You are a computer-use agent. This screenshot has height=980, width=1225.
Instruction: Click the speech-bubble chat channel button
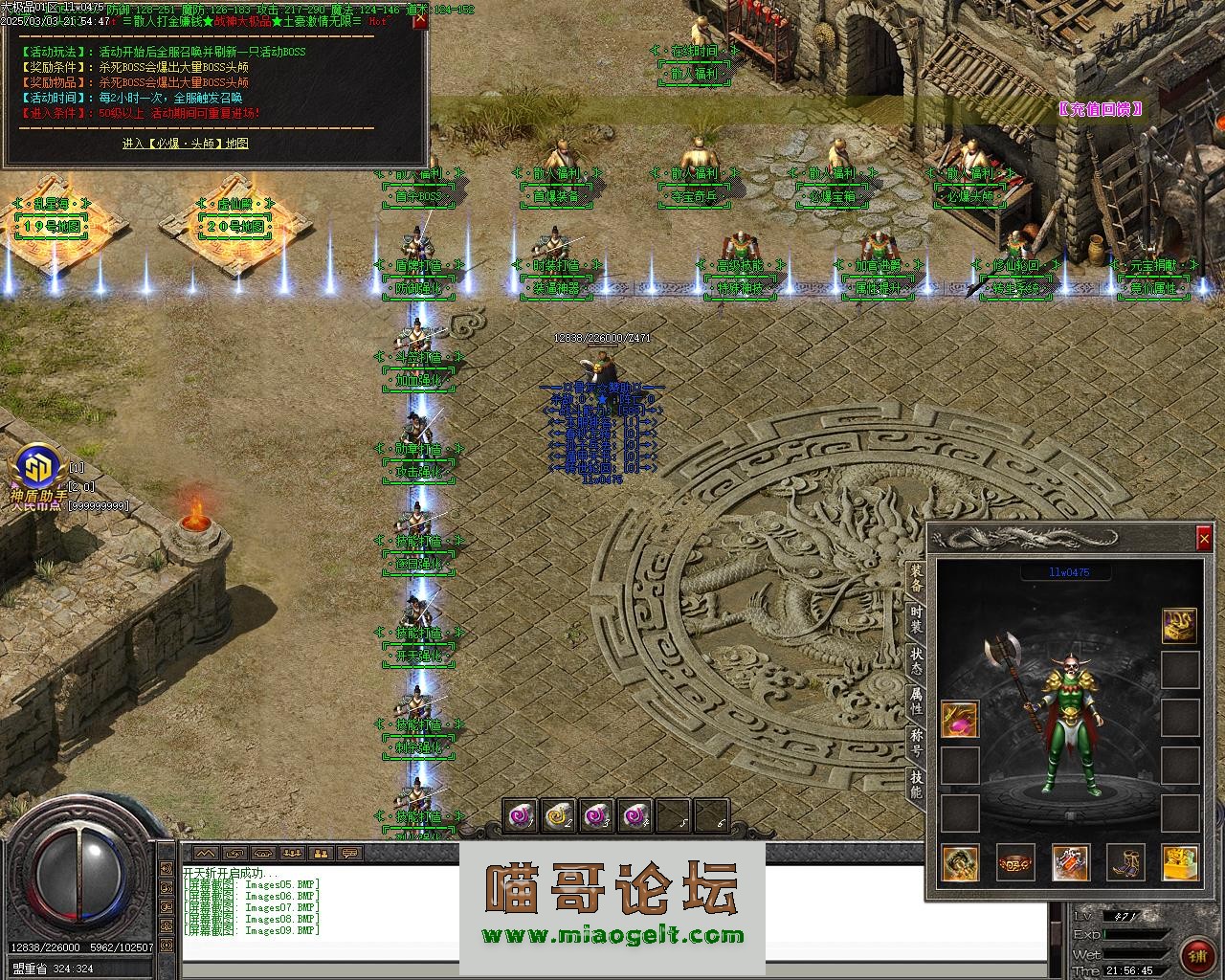pyautogui.click(x=349, y=853)
